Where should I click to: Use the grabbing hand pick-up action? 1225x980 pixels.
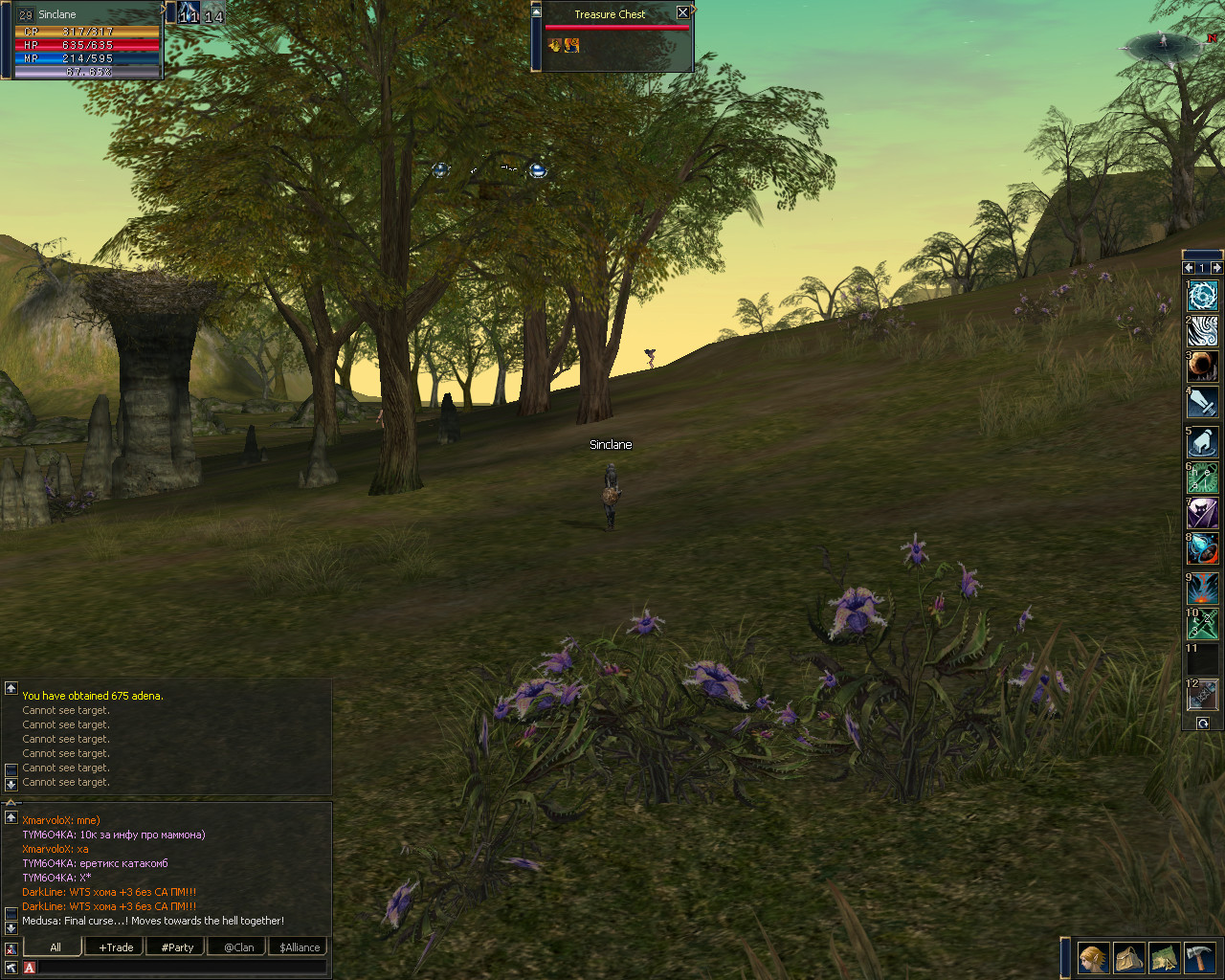1203,441
